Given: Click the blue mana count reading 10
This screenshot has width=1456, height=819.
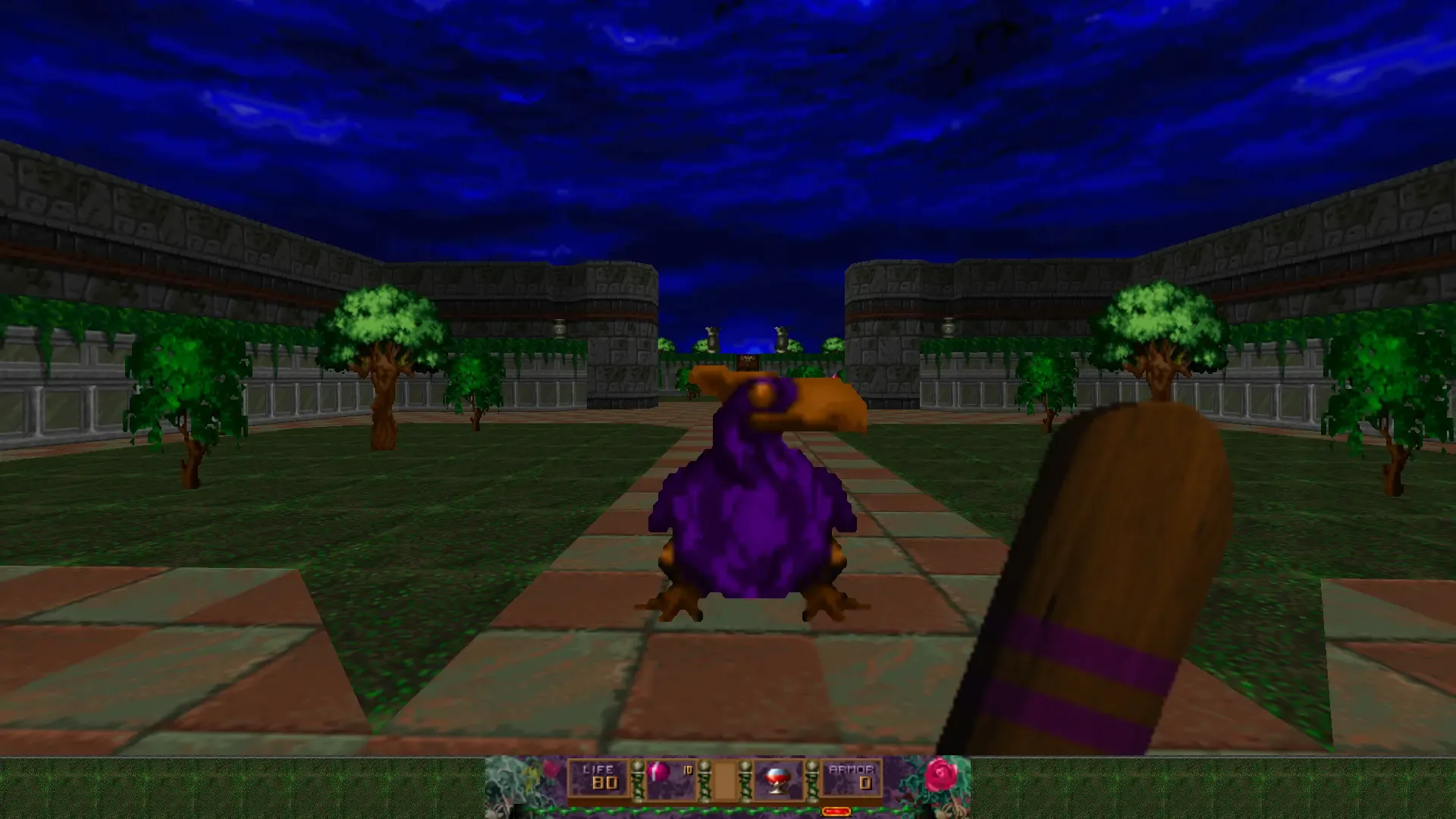Looking at the screenshot, I should [688, 770].
